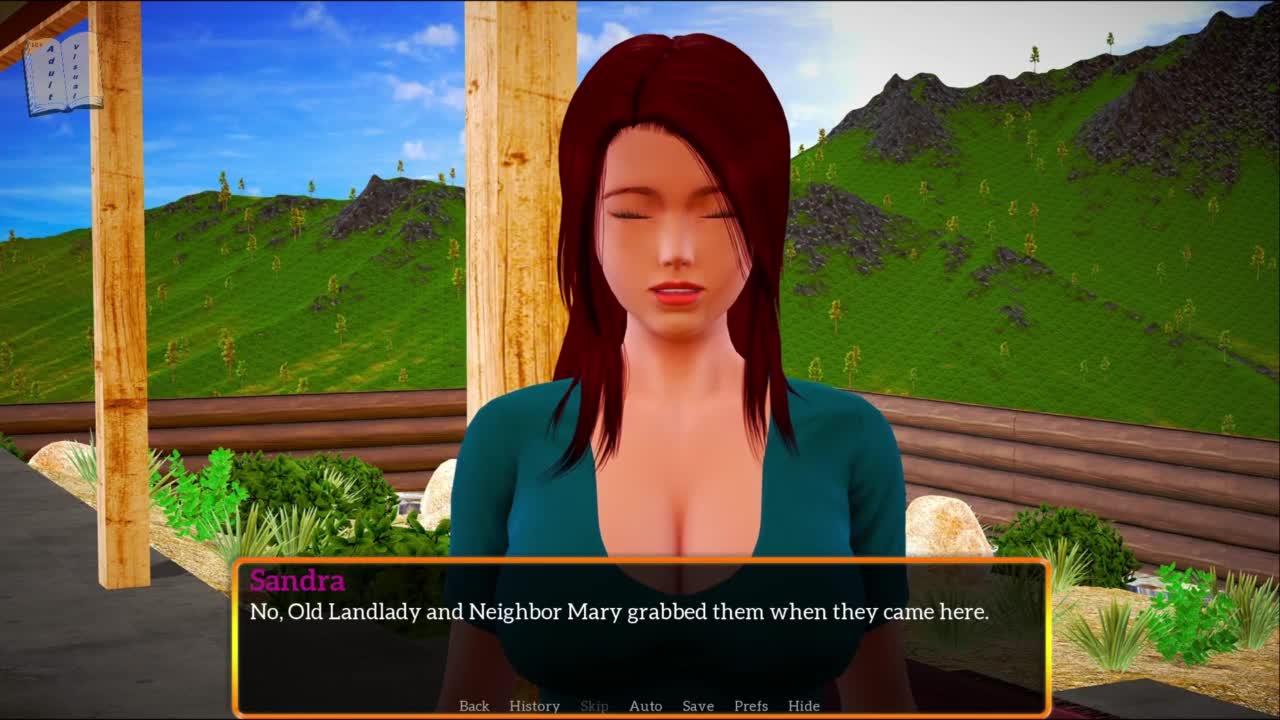The width and height of the screenshot is (1280, 720).
Task: Open the Save game screen
Action: (698, 706)
